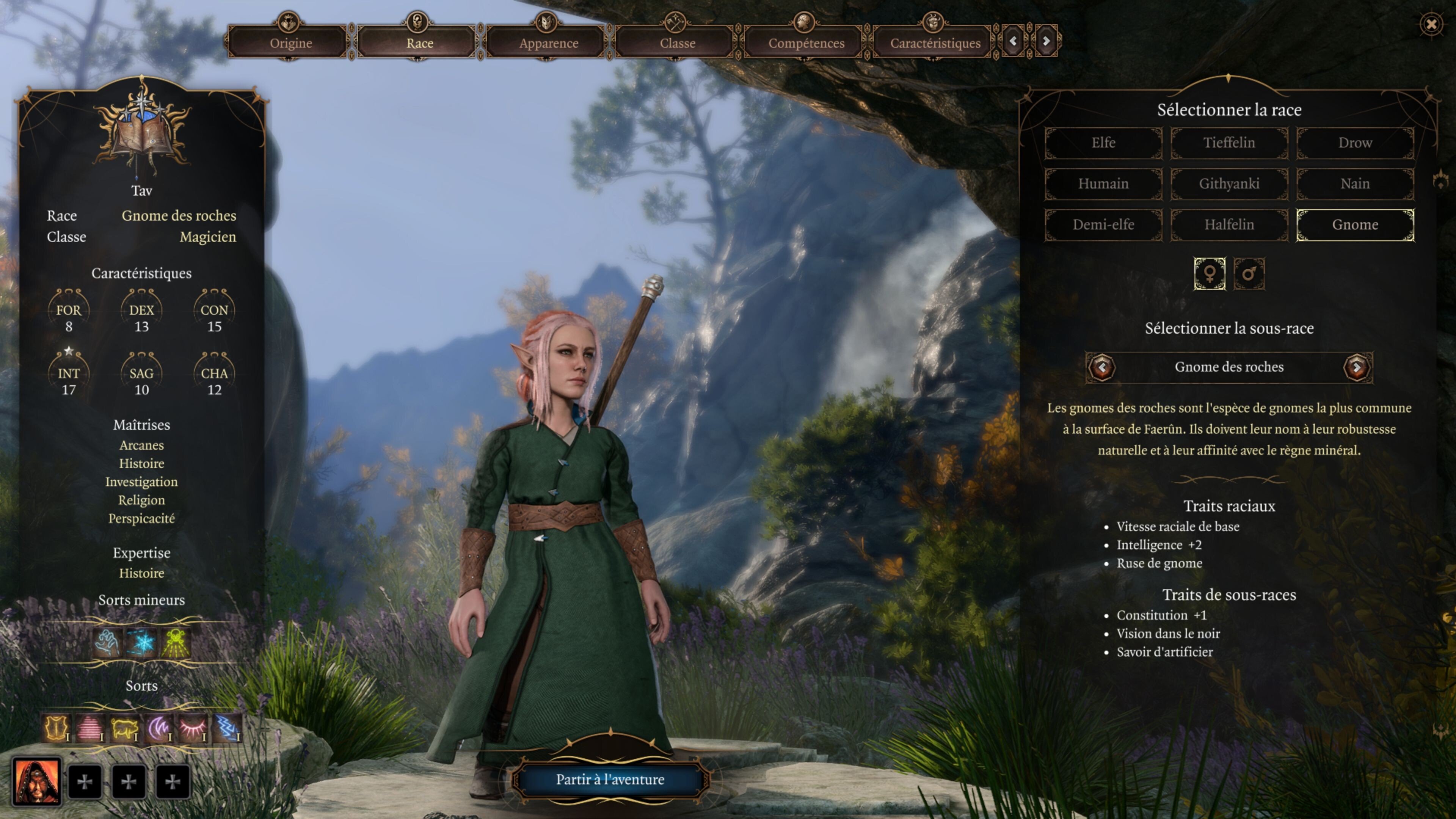Close the character creation screen
1456x819 pixels.
point(1431,24)
